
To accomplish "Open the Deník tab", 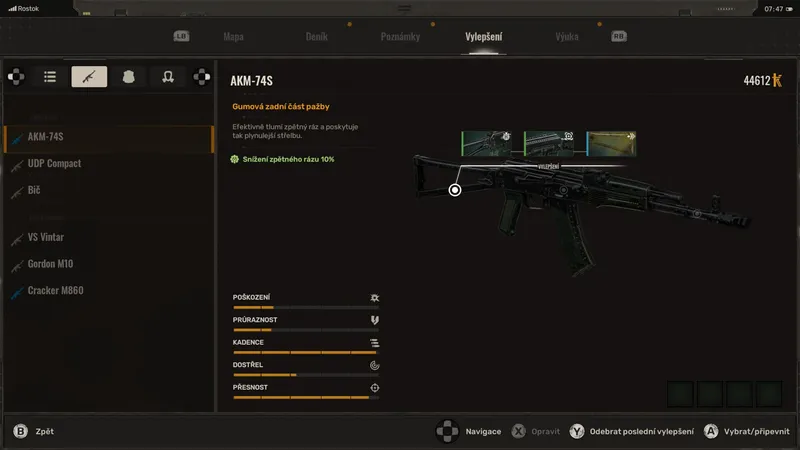I will click(316, 37).
